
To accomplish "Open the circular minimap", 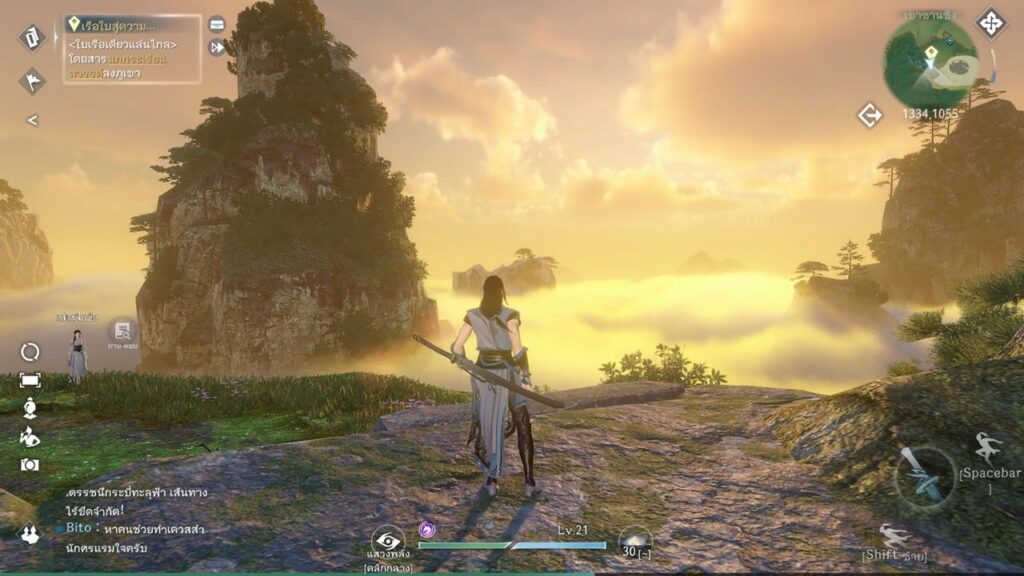I will (930, 63).
